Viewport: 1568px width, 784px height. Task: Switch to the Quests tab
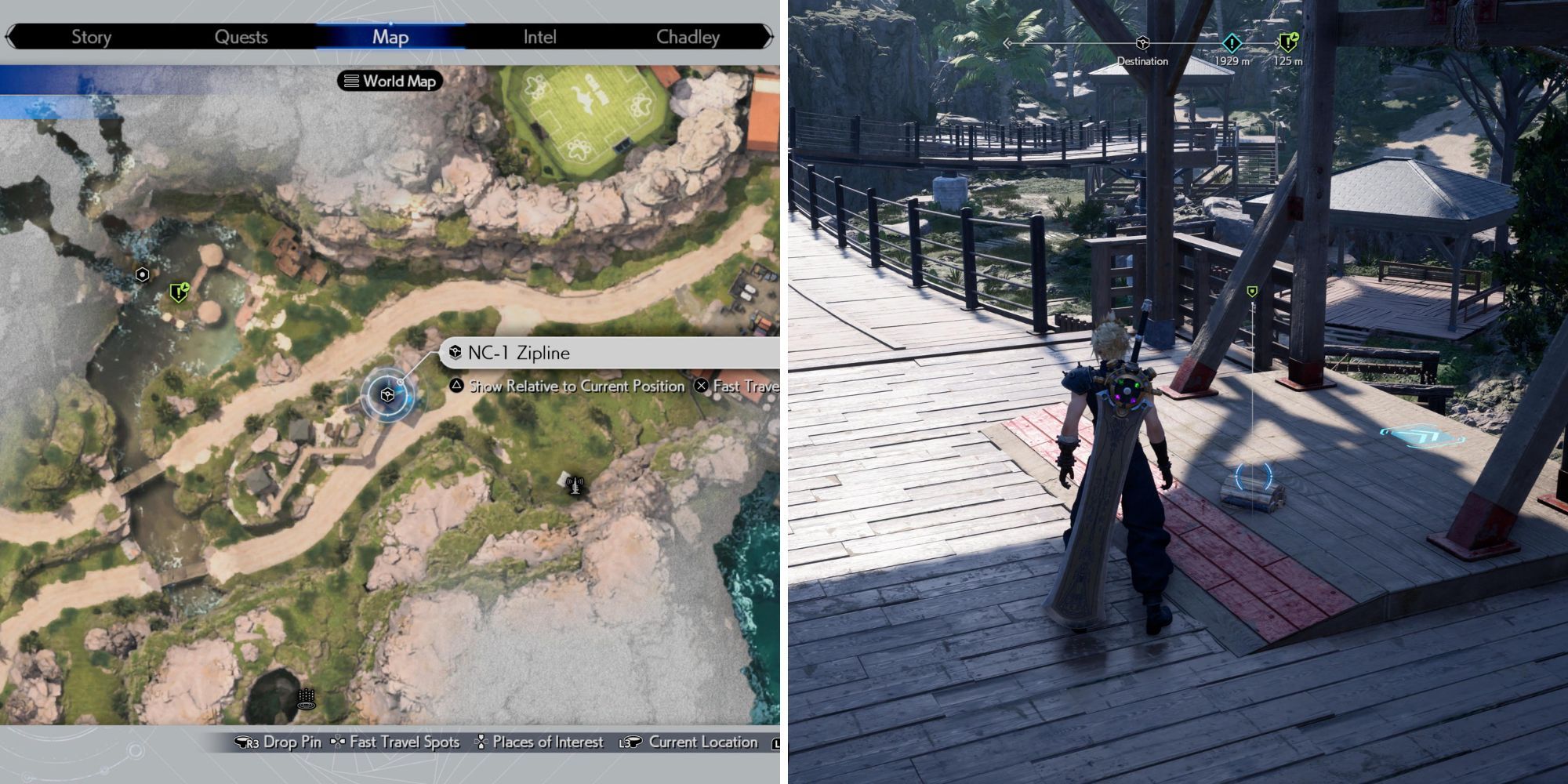coord(241,36)
